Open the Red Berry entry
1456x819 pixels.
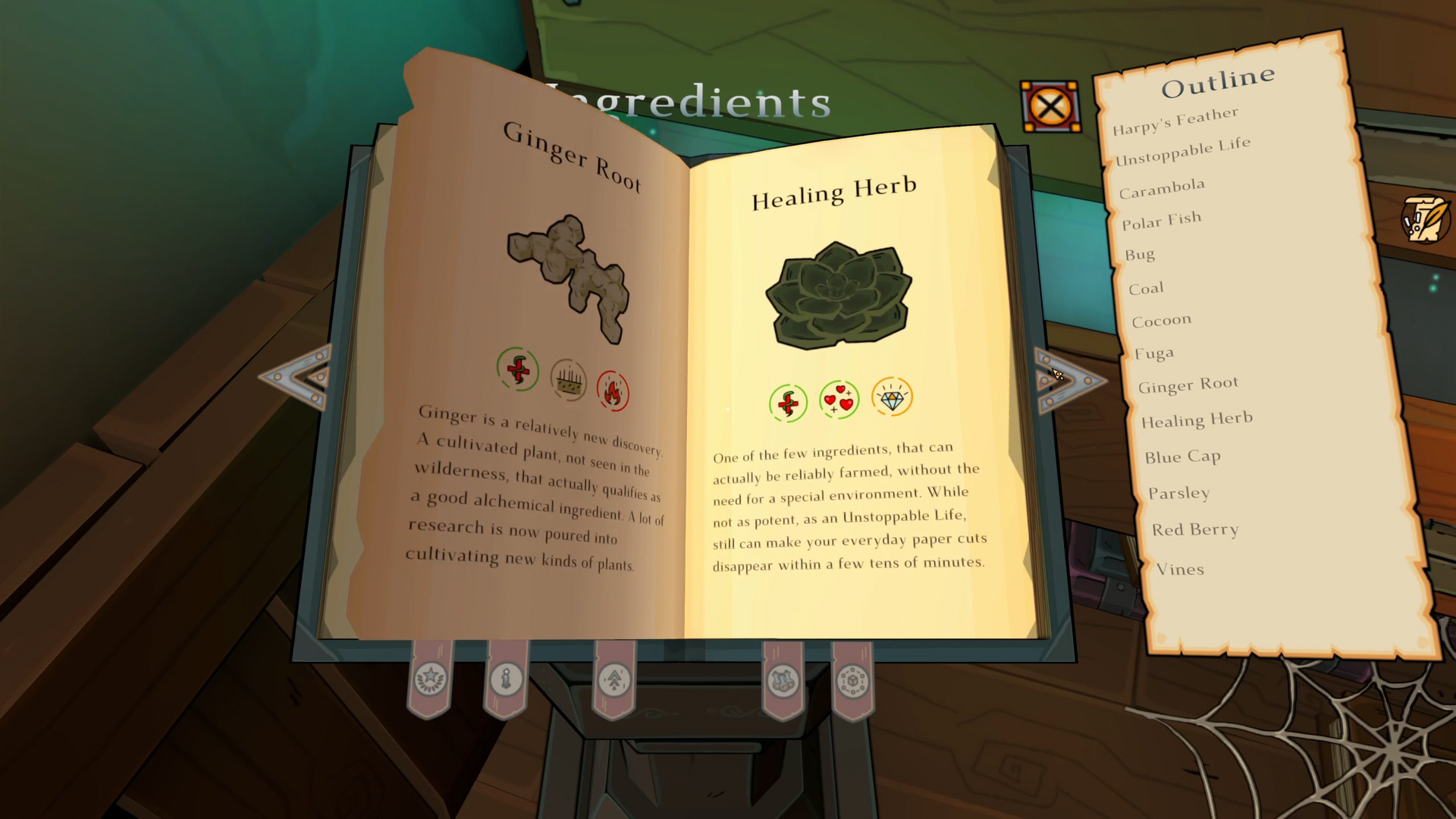click(1195, 529)
